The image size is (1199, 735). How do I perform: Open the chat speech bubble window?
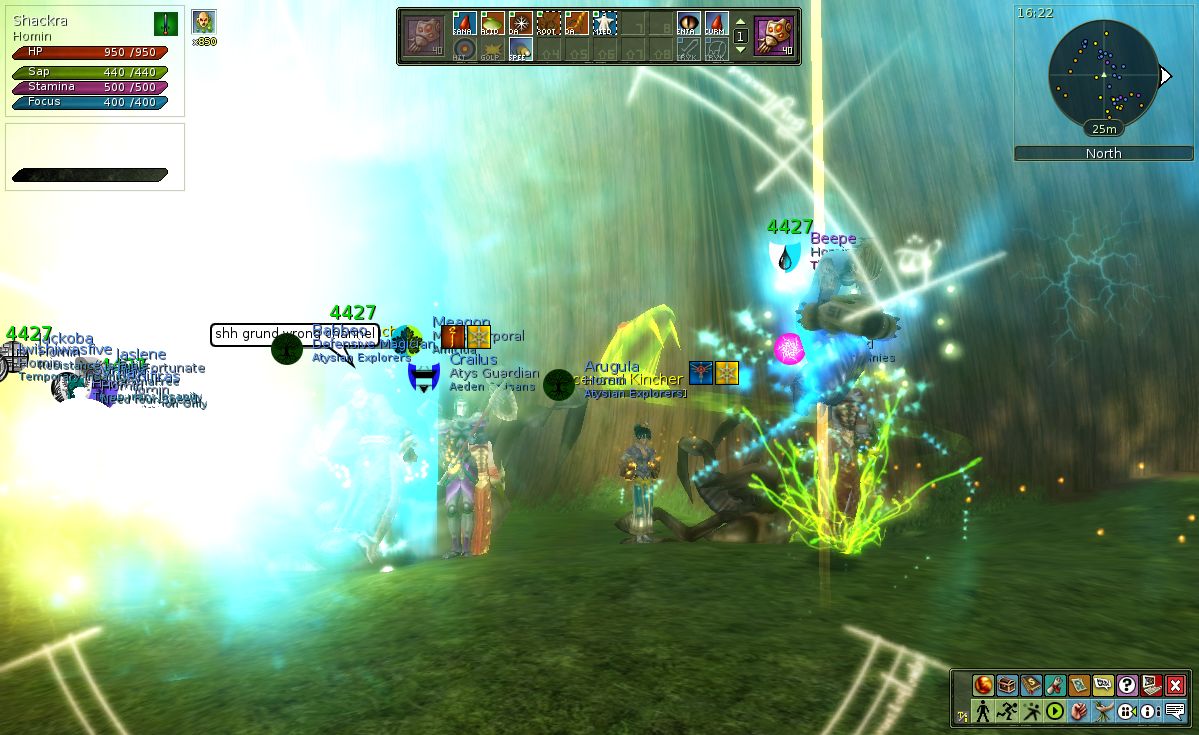tap(1175, 711)
